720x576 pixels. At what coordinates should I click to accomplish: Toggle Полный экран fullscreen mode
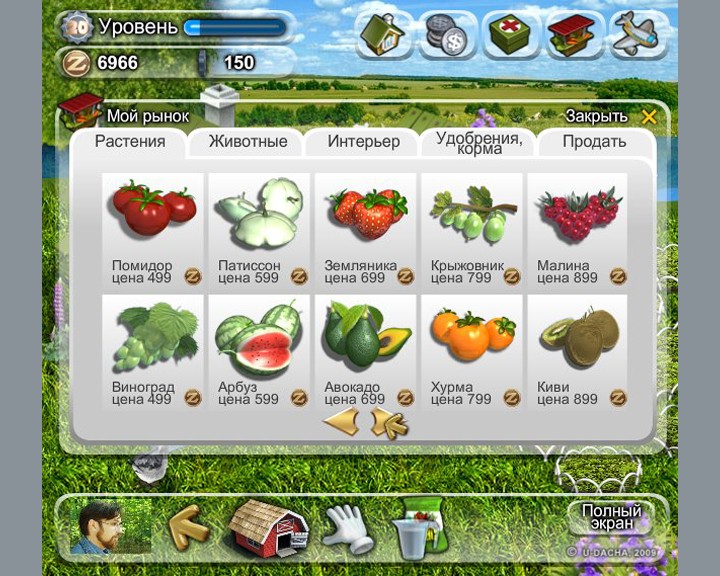(610, 517)
